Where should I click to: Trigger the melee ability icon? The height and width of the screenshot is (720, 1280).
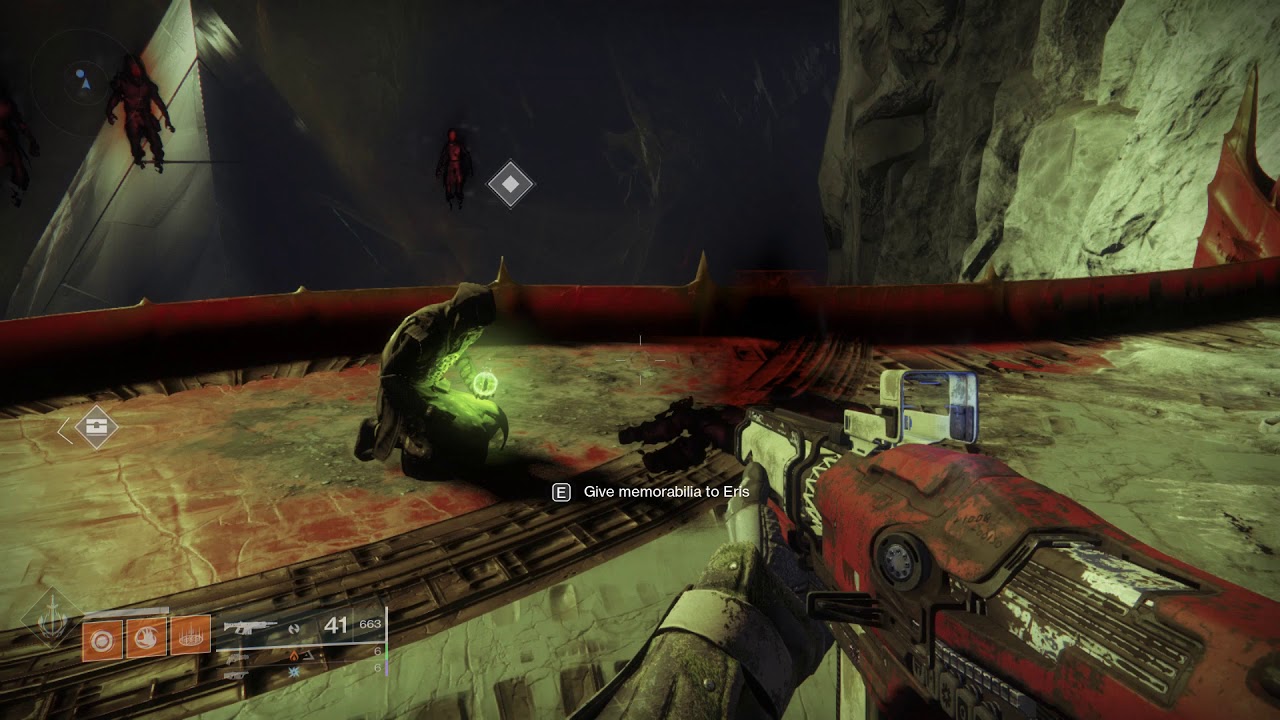coord(146,637)
